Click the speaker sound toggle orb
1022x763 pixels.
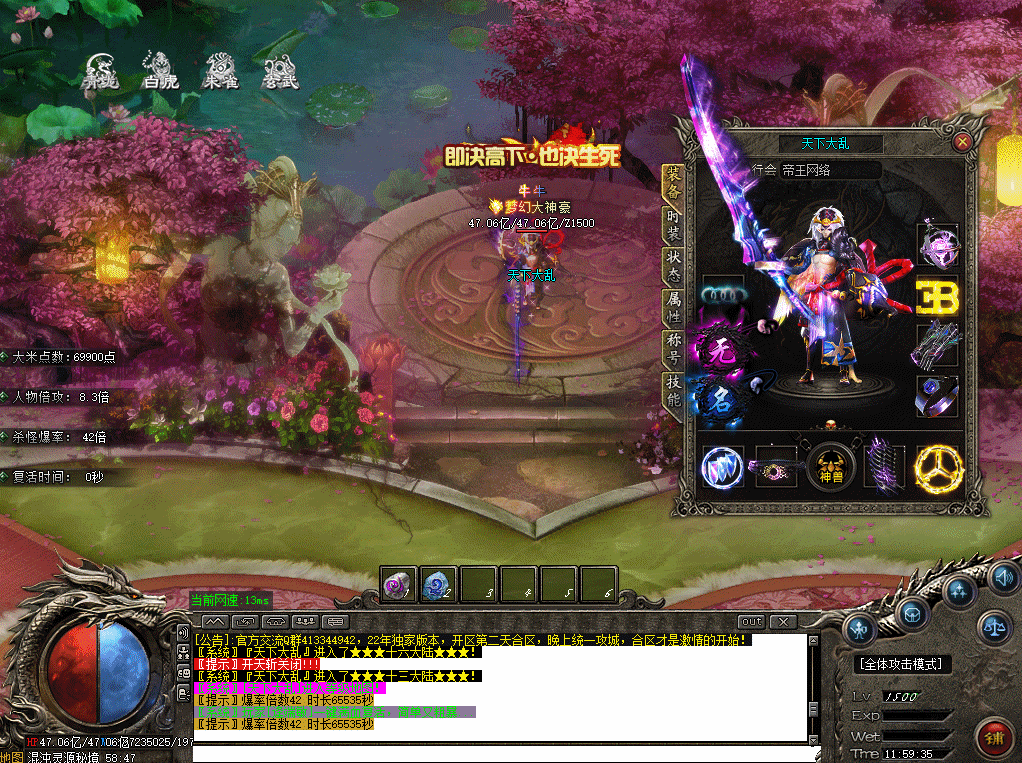pyautogui.click(x=1003, y=578)
